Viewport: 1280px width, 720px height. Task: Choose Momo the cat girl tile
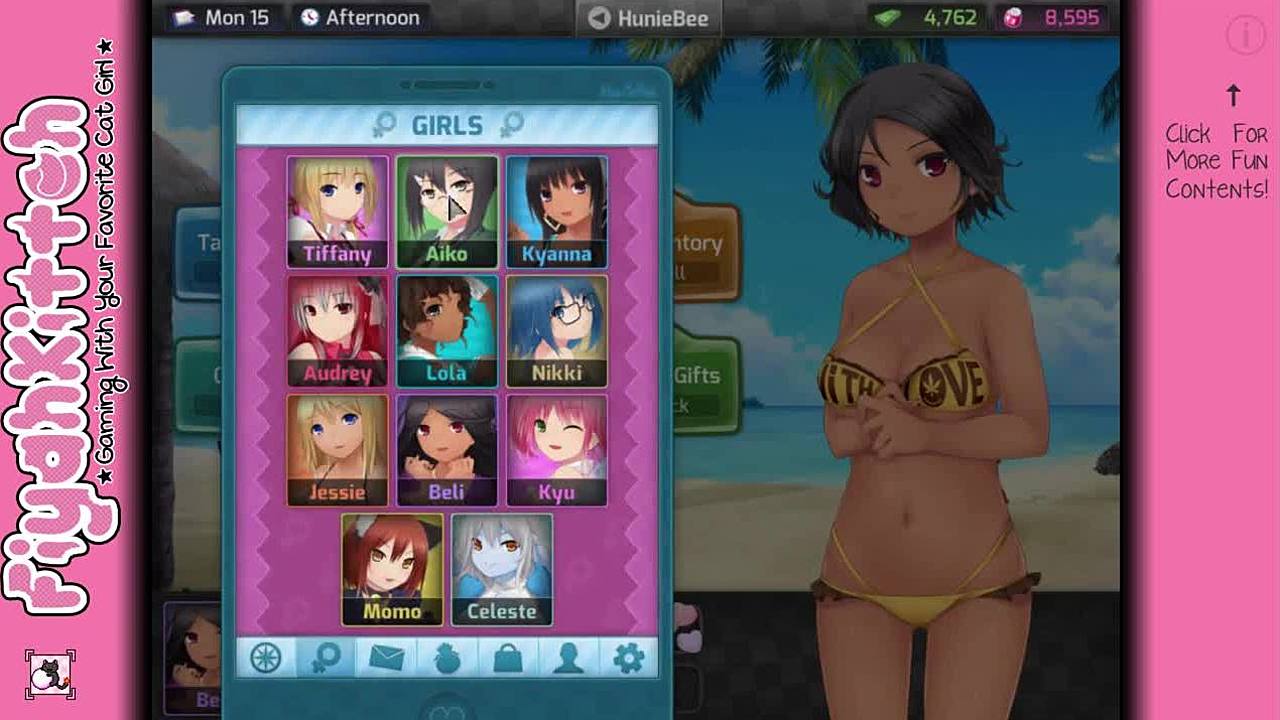[x=392, y=569]
